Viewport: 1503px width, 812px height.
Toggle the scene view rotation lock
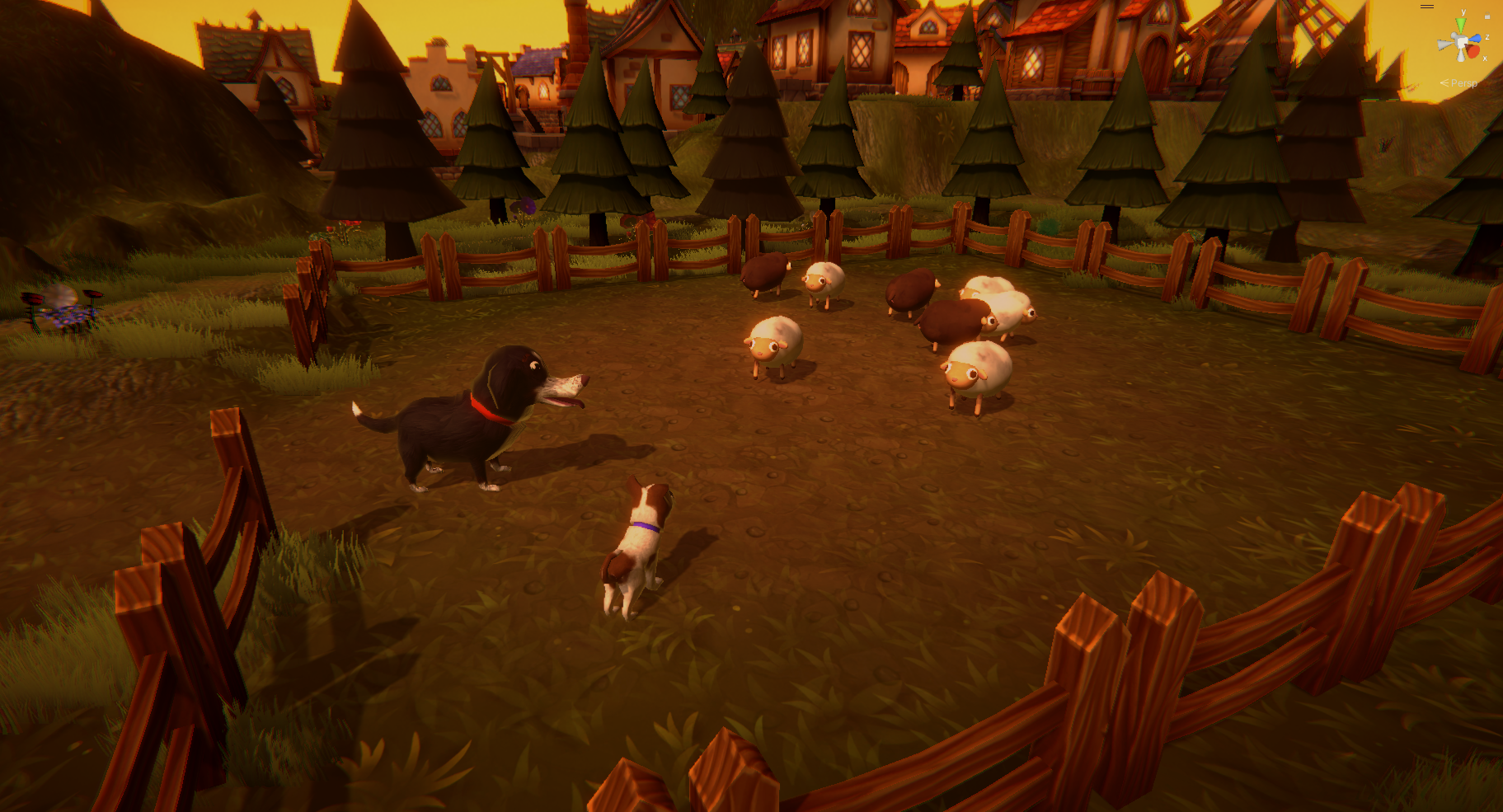click(x=1487, y=16)
